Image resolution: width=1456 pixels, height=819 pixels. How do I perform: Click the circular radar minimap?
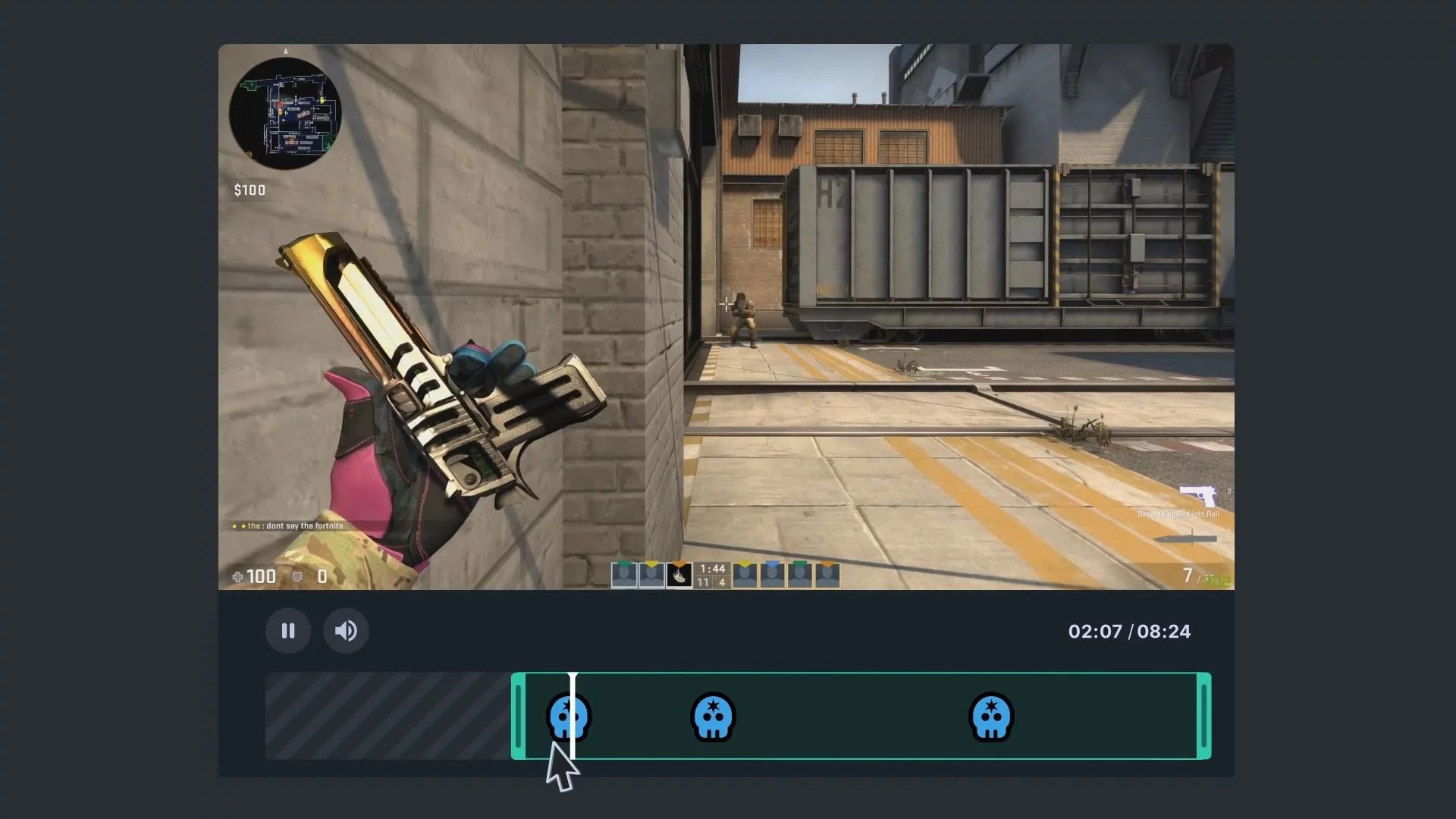286,113
